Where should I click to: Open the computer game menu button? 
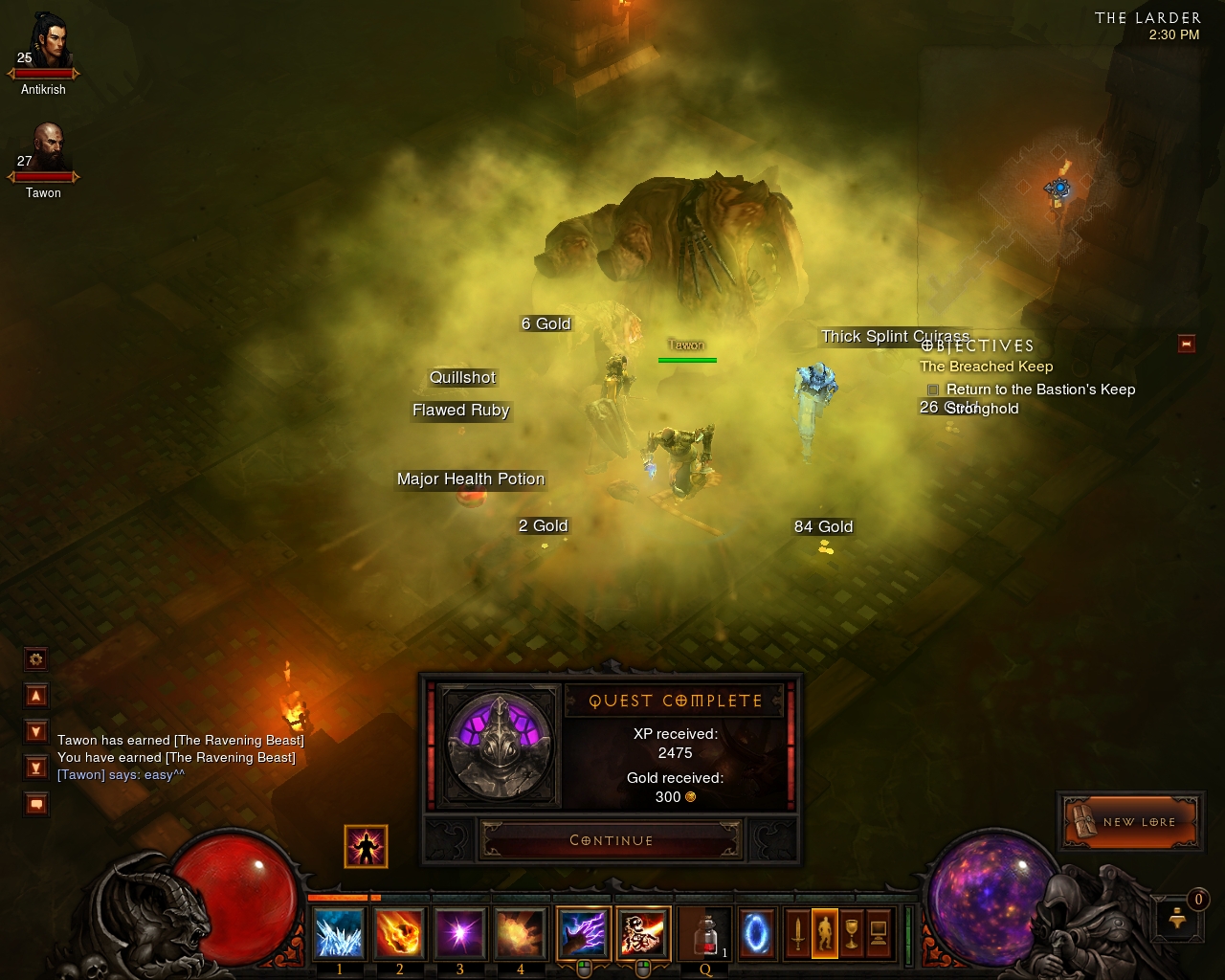coord(878,933)
